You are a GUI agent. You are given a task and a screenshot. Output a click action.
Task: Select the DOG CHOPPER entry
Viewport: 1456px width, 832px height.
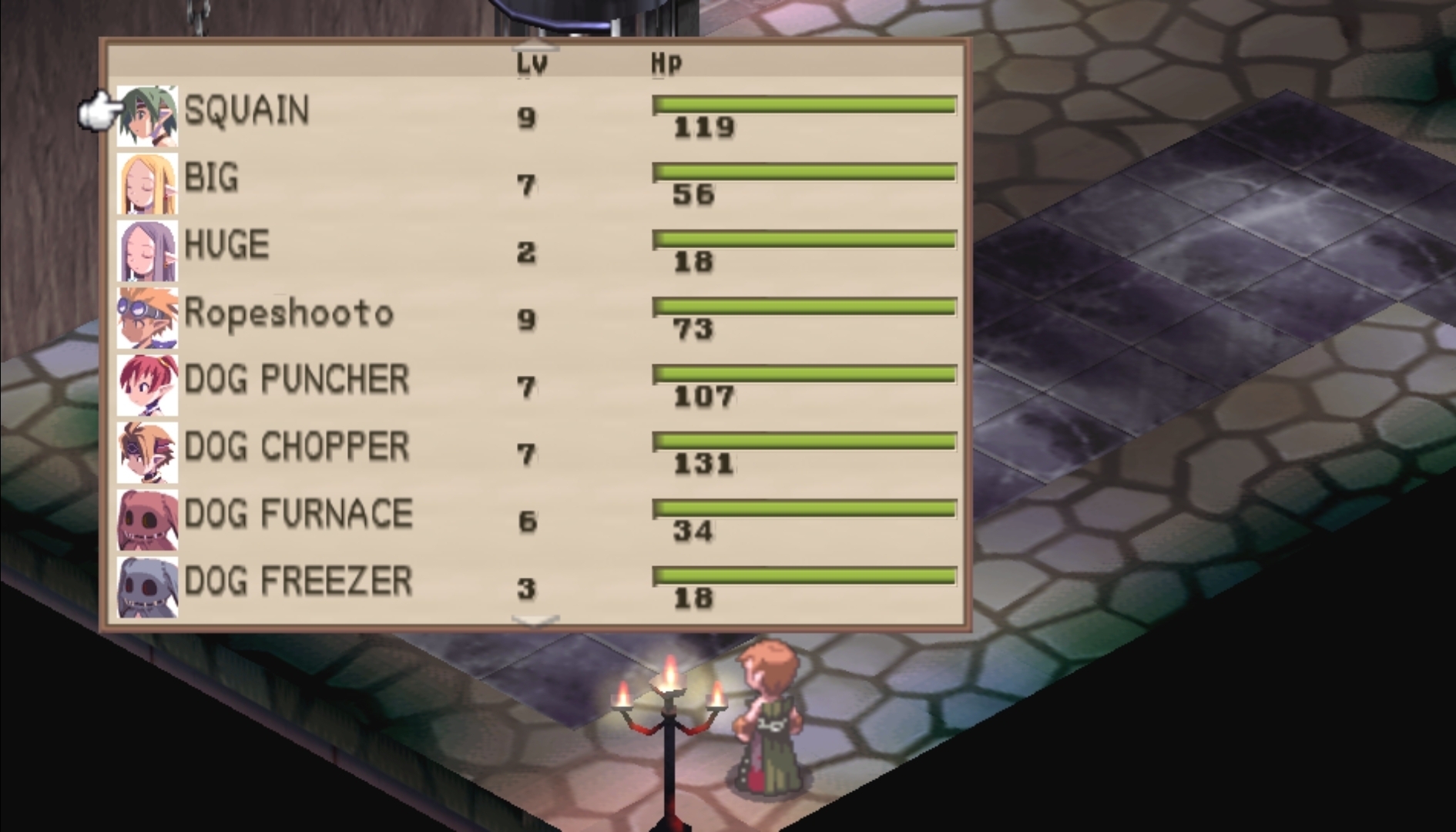(x=296, y=447)
